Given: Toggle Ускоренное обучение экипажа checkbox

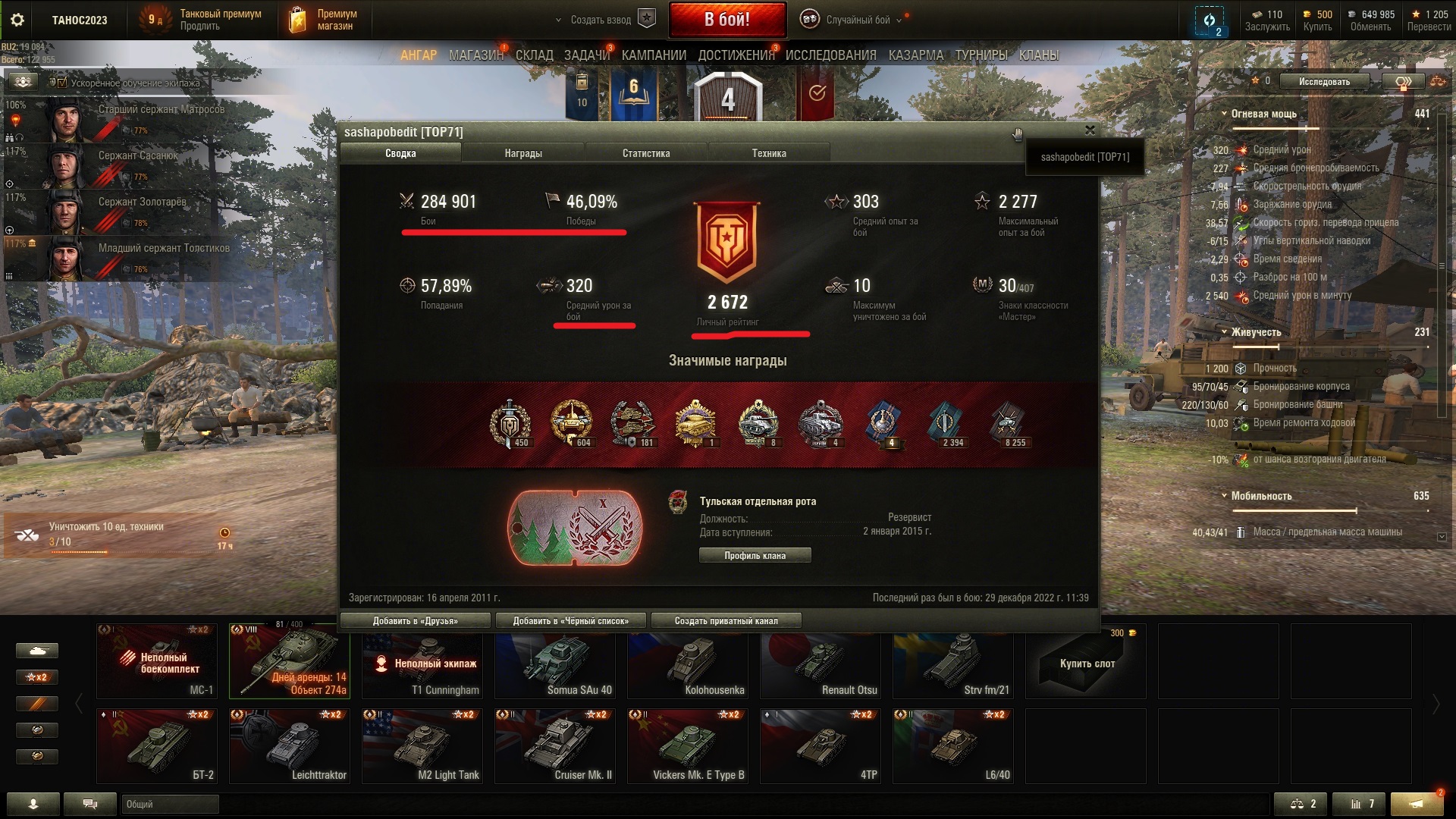Looking at the screenshot, I should (x=62, y=83).
